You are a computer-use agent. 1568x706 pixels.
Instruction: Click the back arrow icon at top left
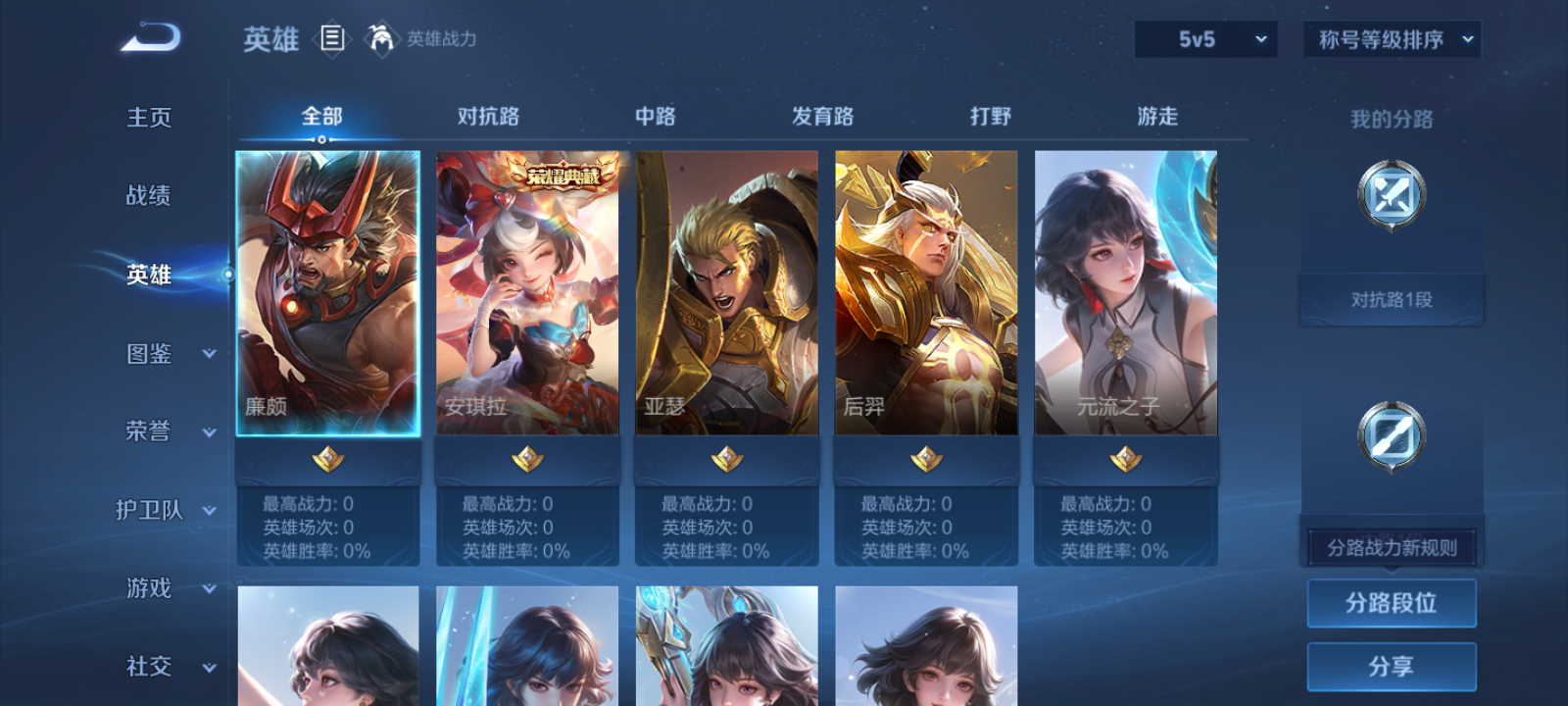click(x=151, y=35)
